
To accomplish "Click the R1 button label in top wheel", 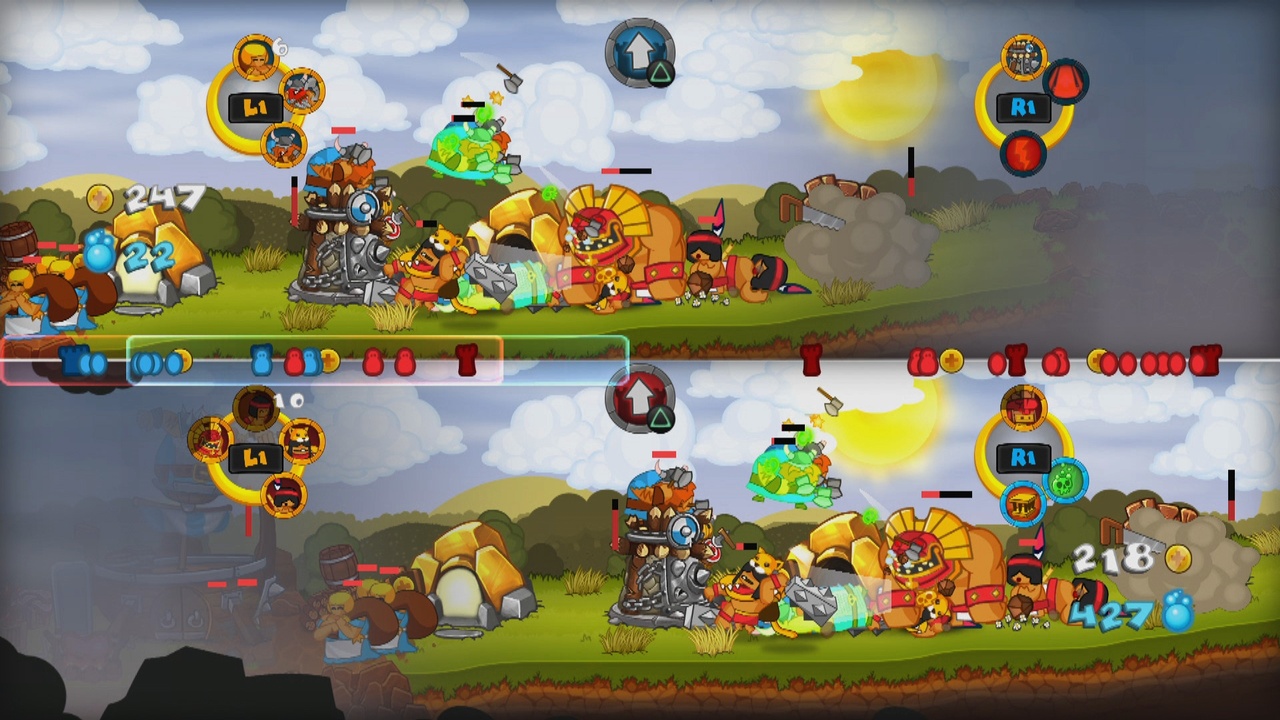I will pyautogui.click(x=1023, y=109).
